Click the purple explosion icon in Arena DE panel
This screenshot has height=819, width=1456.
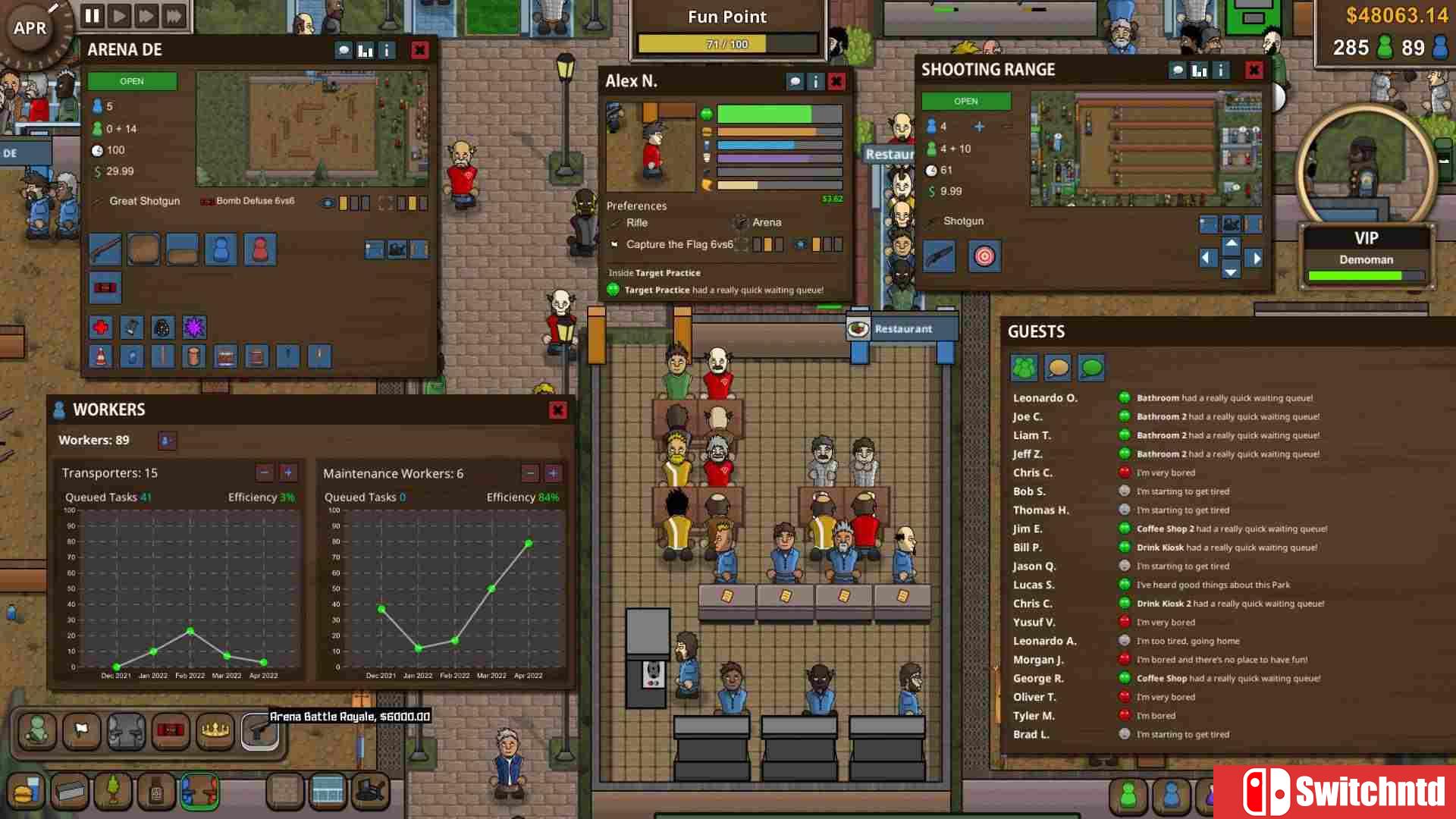pyautogui.click(x=194, y=327)
